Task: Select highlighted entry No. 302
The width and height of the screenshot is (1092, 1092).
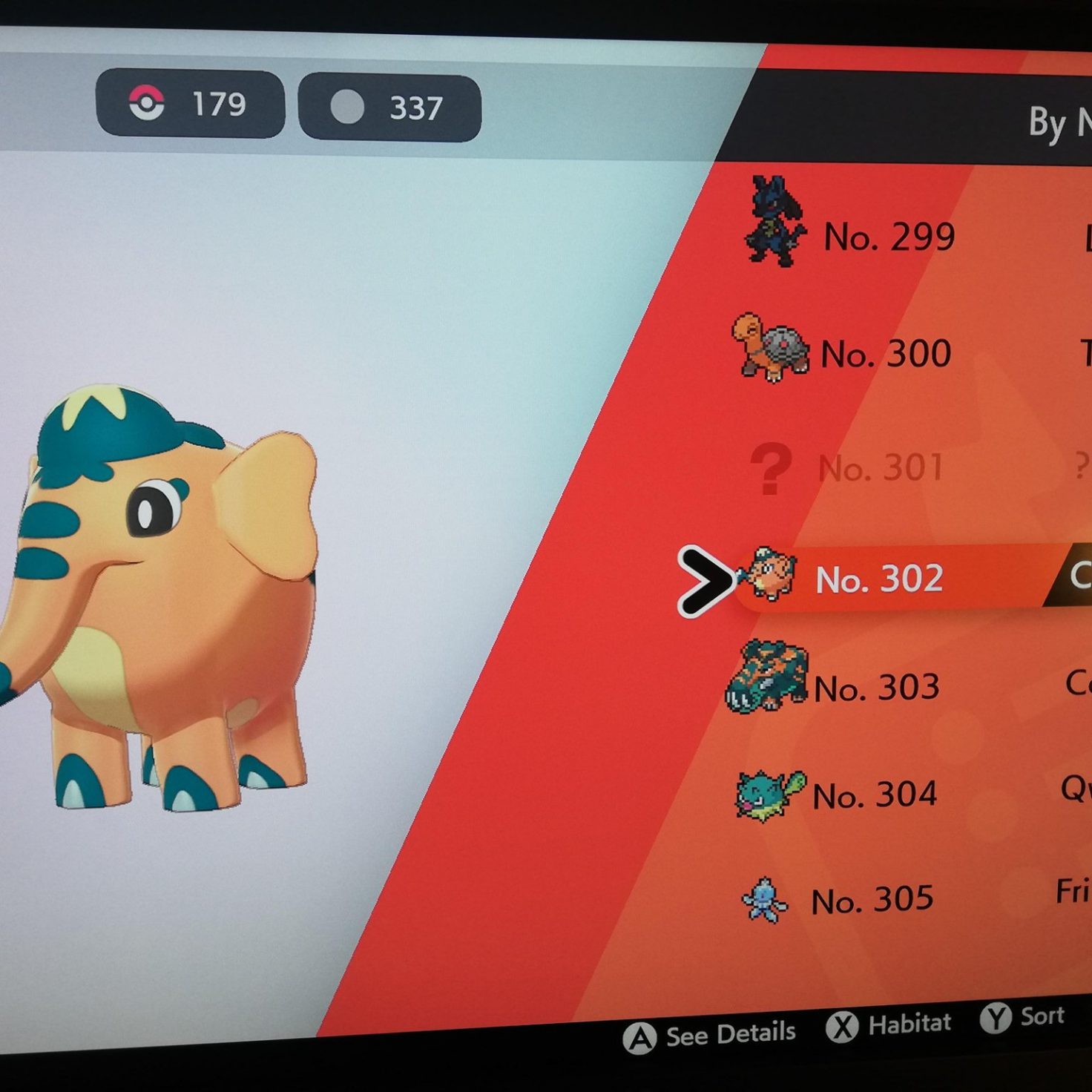Action: coord(879,579)
